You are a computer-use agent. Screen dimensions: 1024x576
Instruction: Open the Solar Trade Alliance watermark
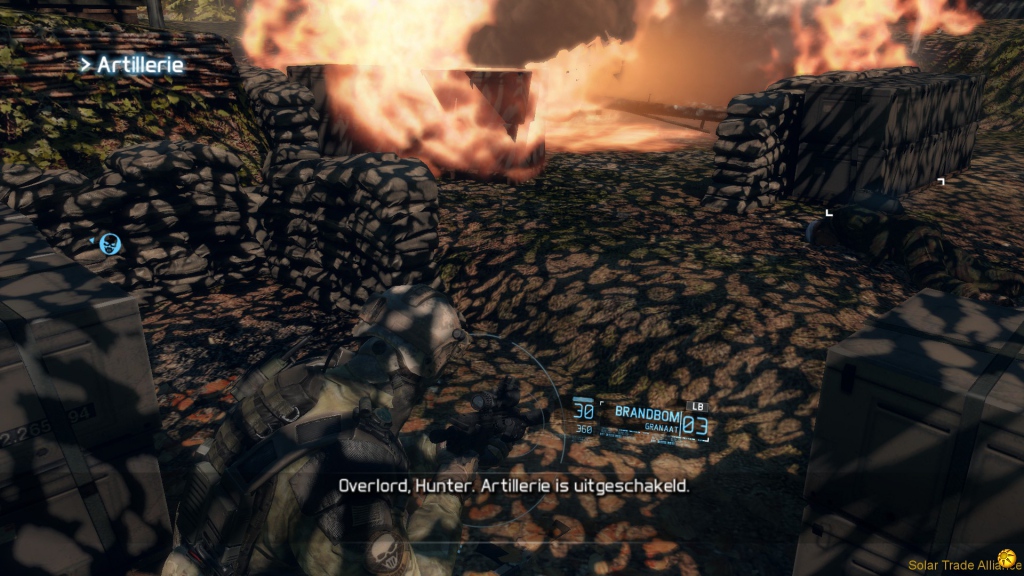[x=964, y=565]
